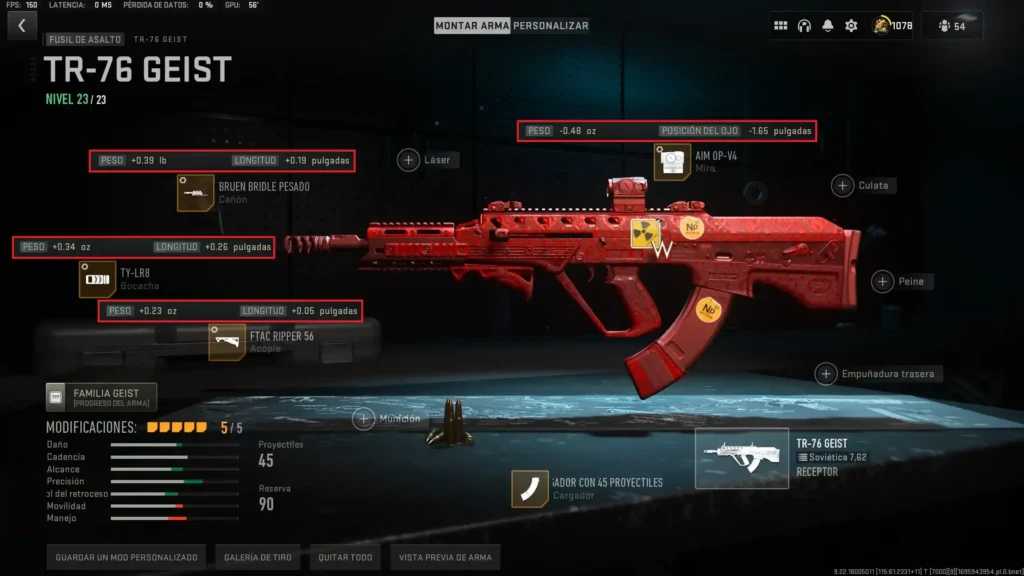Image resolution: width=1024 pixels, height=576 pixels.
Task: Add a Munición attachment
Action: pos(364,419)
